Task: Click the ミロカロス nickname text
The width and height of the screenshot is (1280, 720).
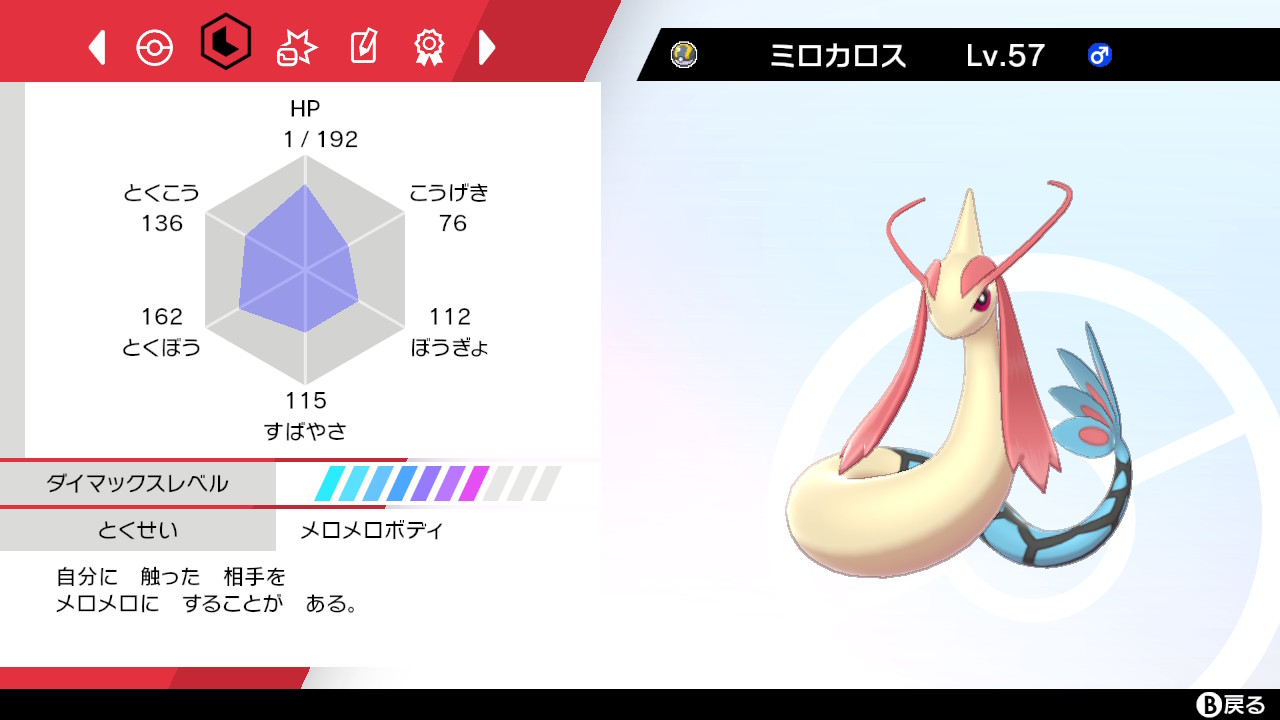Action: 838,56
